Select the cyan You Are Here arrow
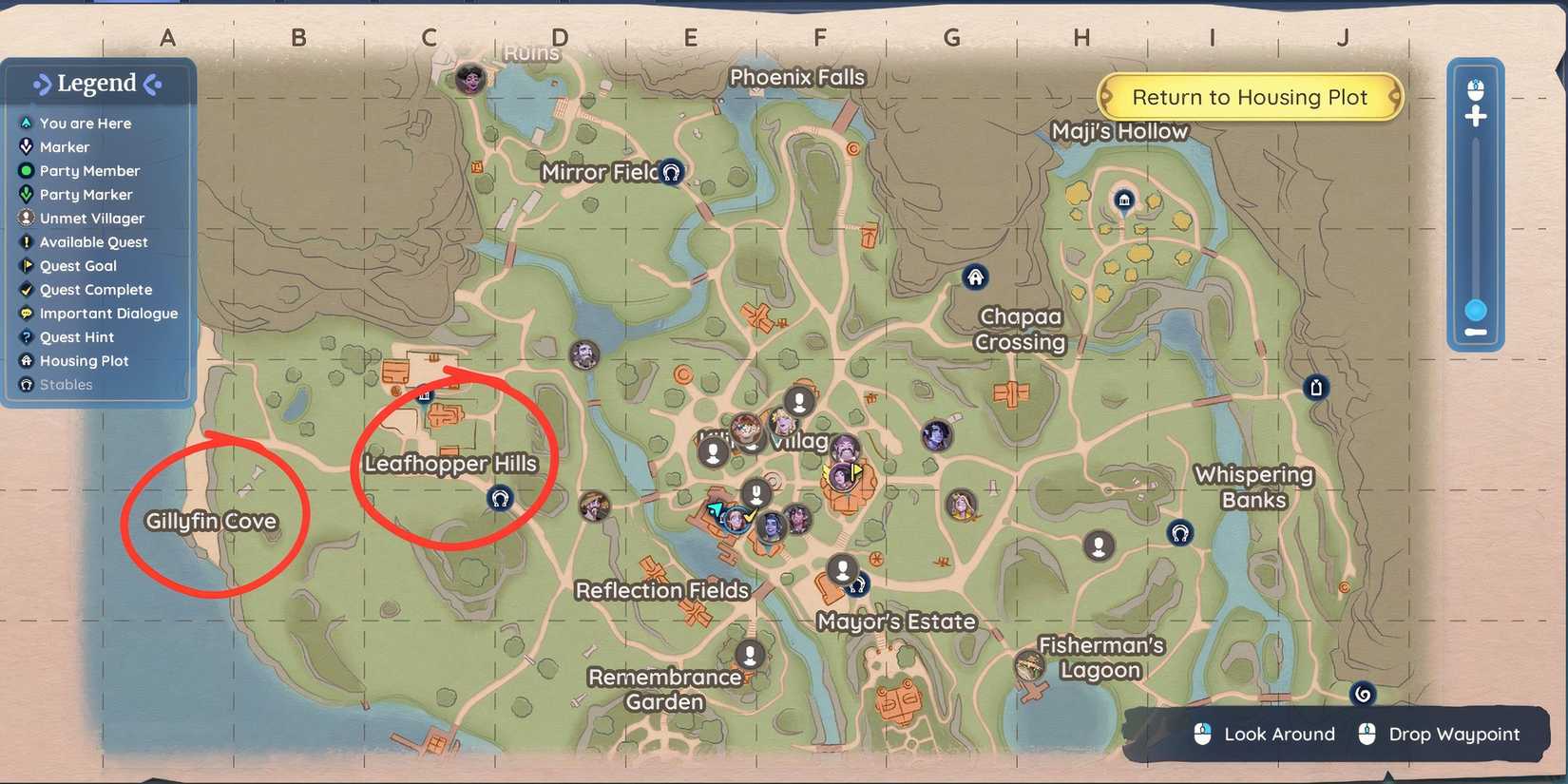The width and height of the screenshot is (1568, 784). tap(715, 511)
